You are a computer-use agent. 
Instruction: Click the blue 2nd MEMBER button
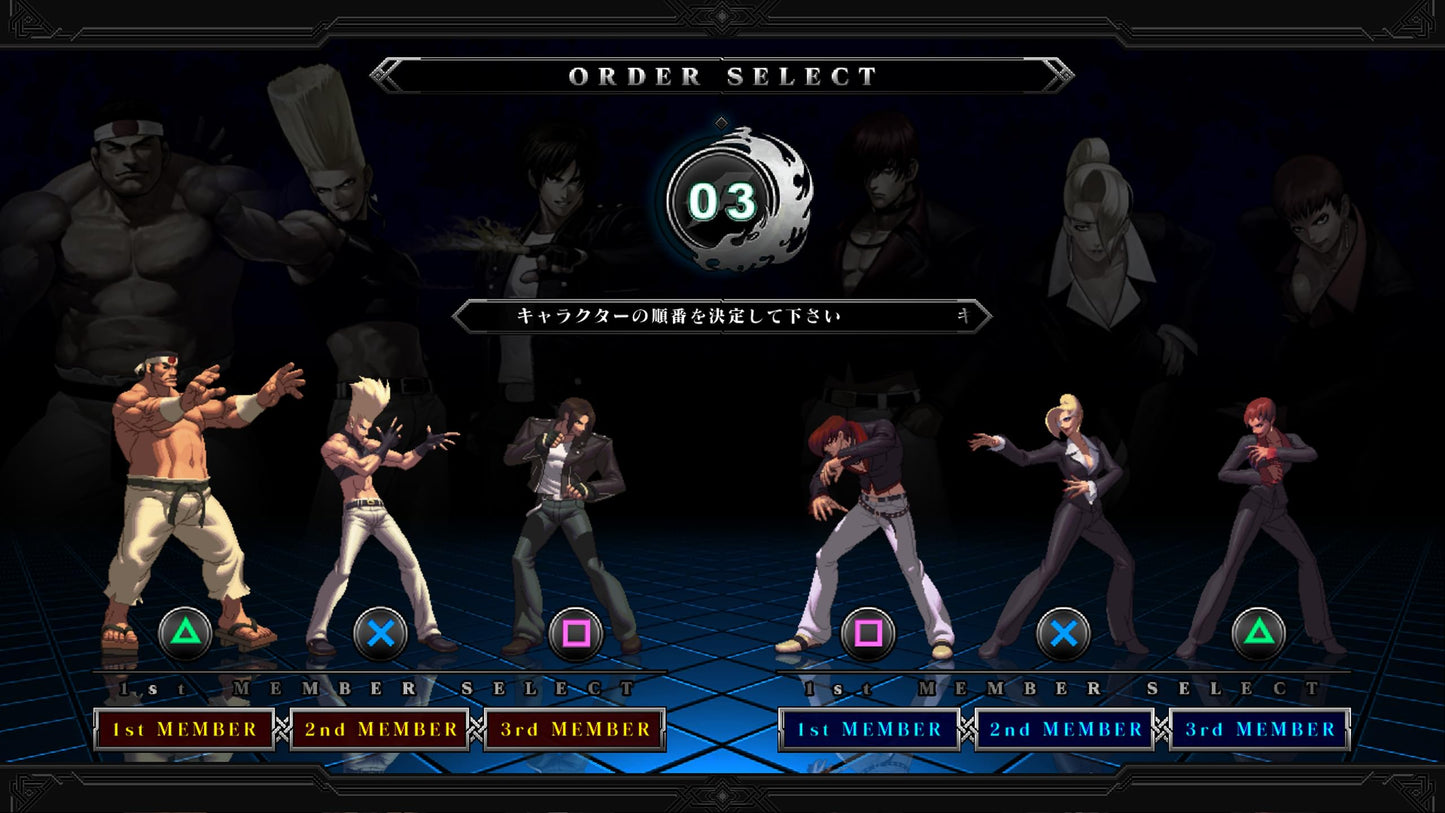(1063, 730)
